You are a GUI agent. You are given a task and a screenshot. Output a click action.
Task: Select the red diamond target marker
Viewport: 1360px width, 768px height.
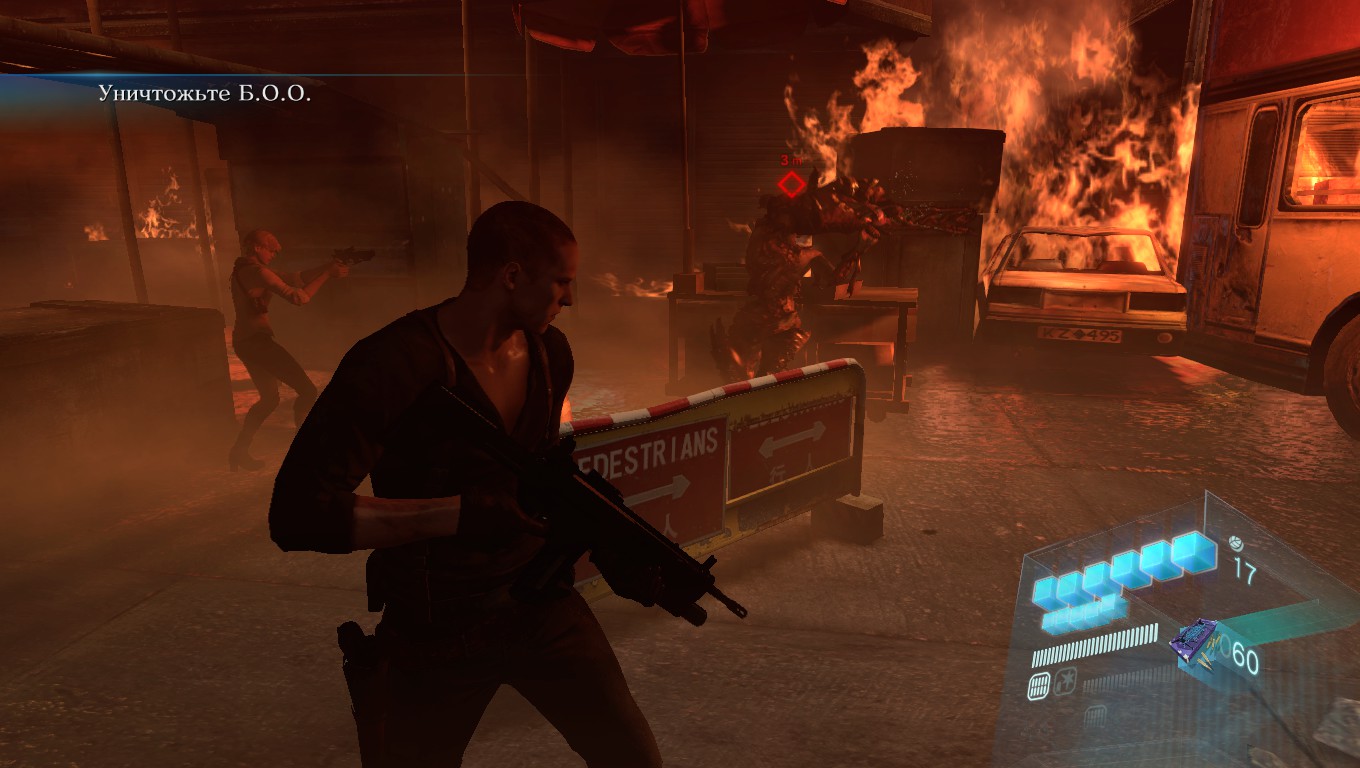pyautogui.click(x=792, y=184)
